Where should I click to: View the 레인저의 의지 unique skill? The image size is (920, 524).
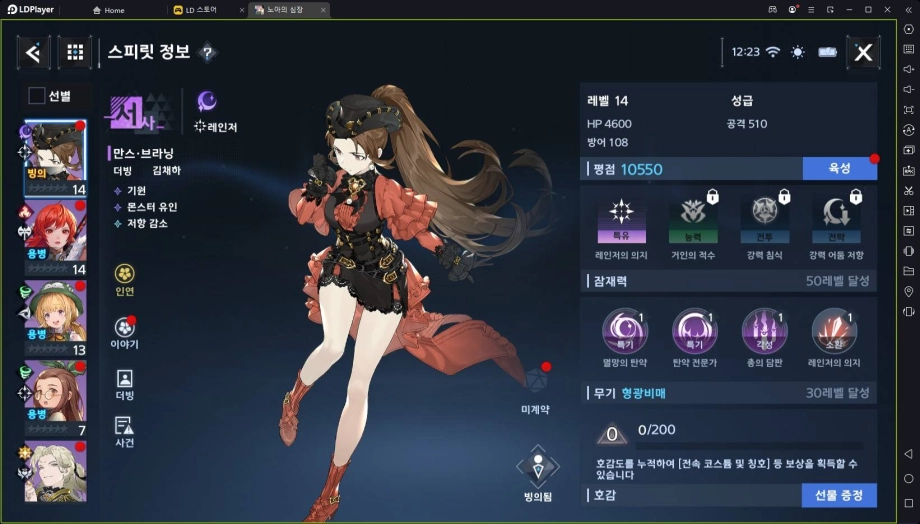coord(621,220)
